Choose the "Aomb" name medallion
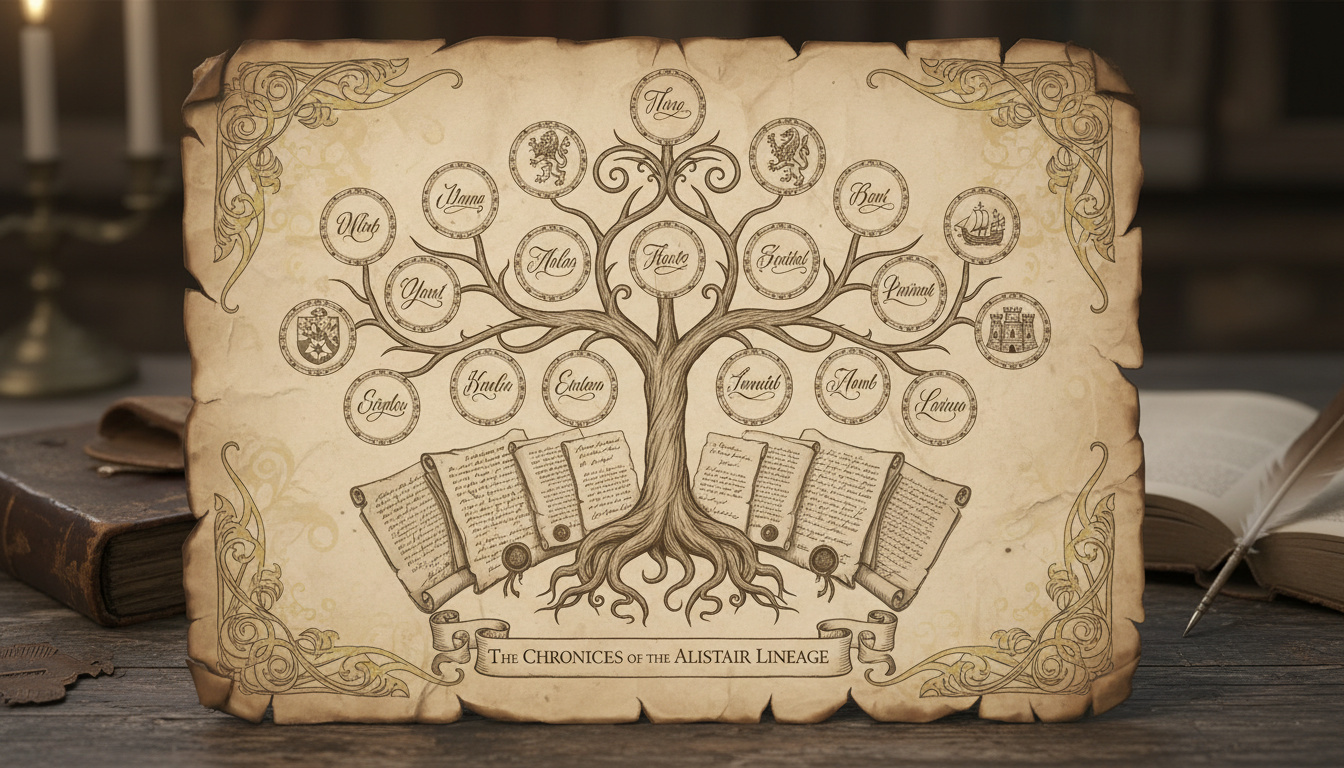Viewport: 1344px width, 768px height. [x=852, y=386]
